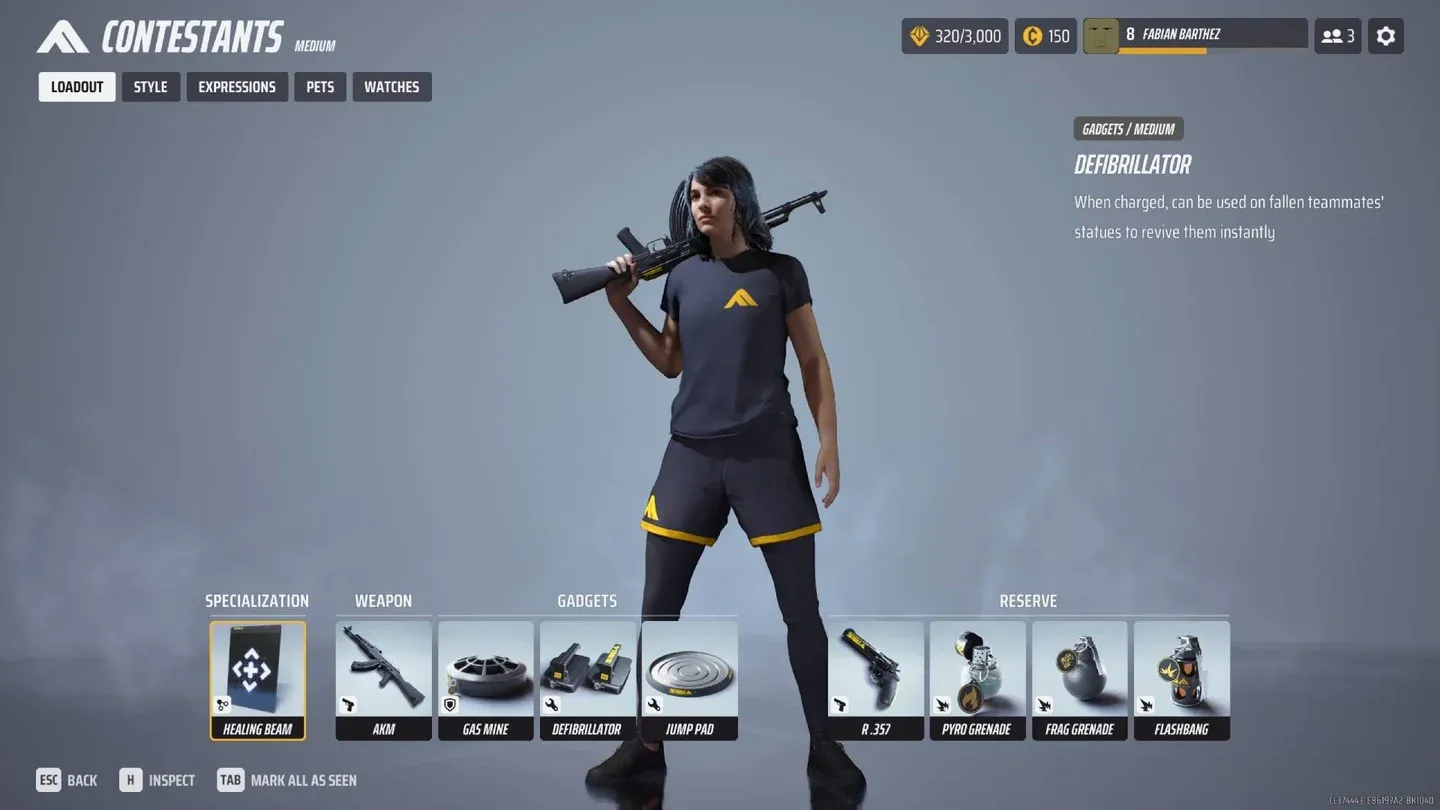Go to the Expressions tab
1440x810 pixels.
click(x=237, y=87)
